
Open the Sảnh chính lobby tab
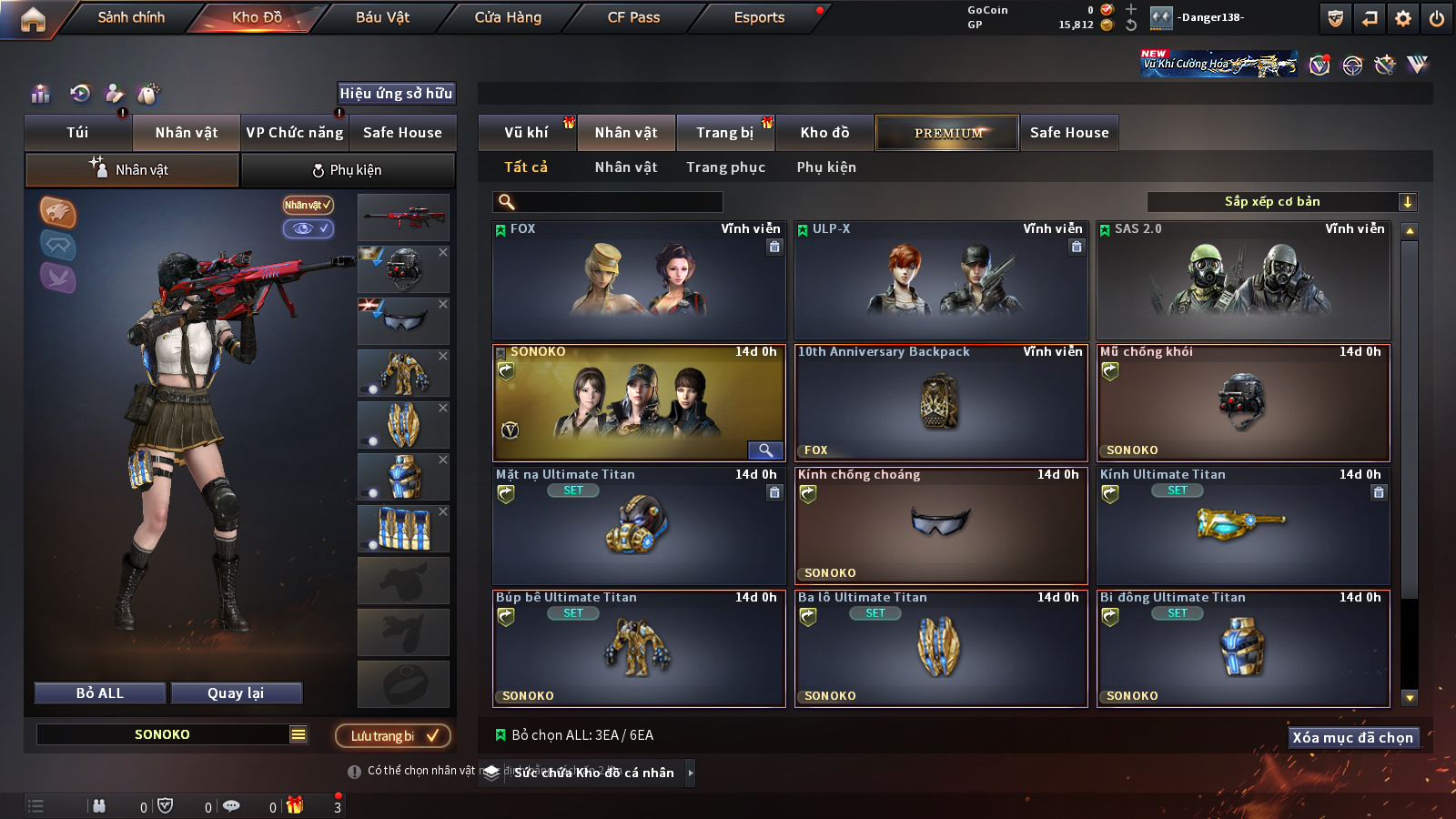tap(131, 17)
